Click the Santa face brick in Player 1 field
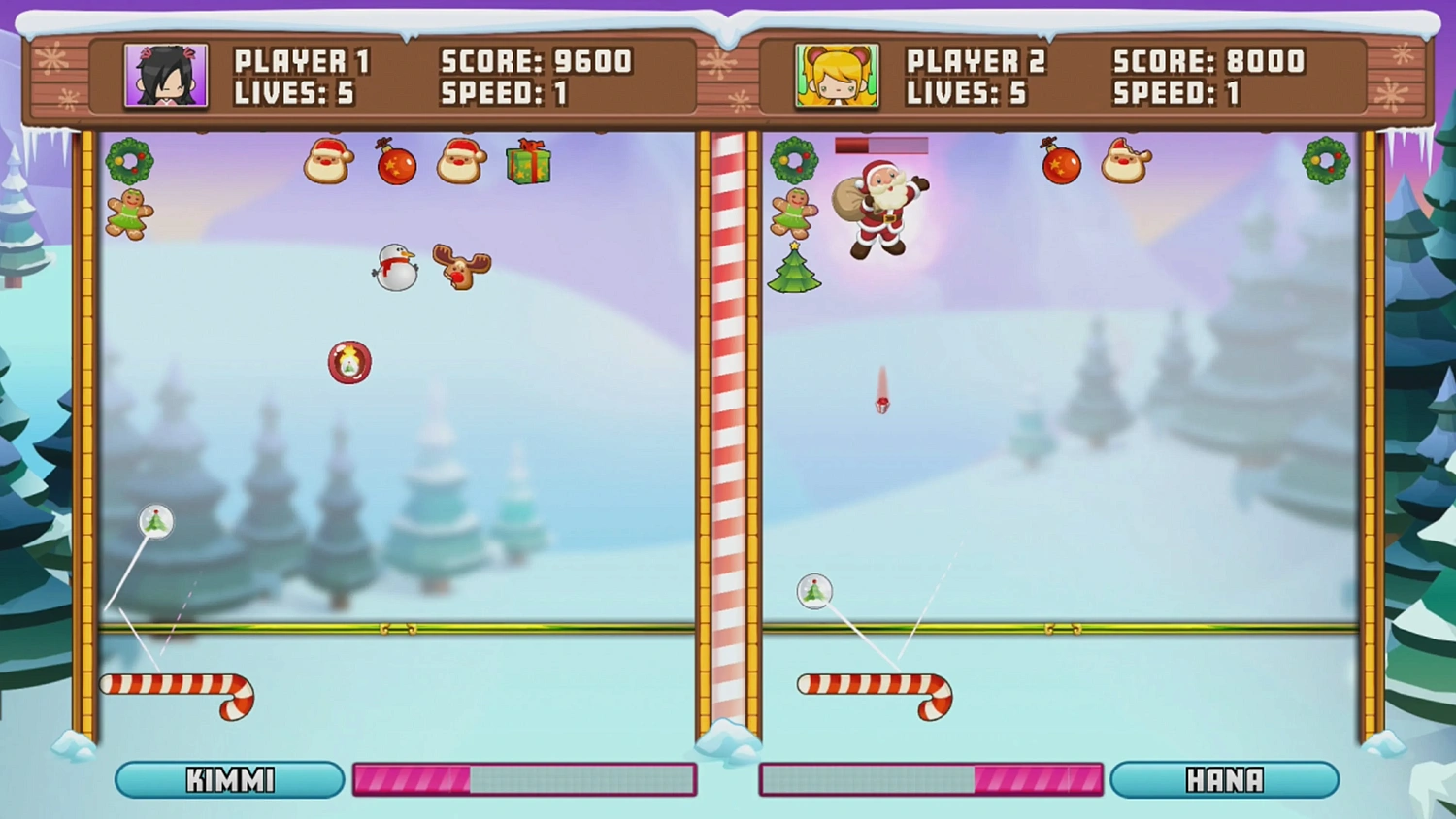Image resolution: width=1456 pixels, height=819 pixels. pyautogui.click(x=327, y=162)
